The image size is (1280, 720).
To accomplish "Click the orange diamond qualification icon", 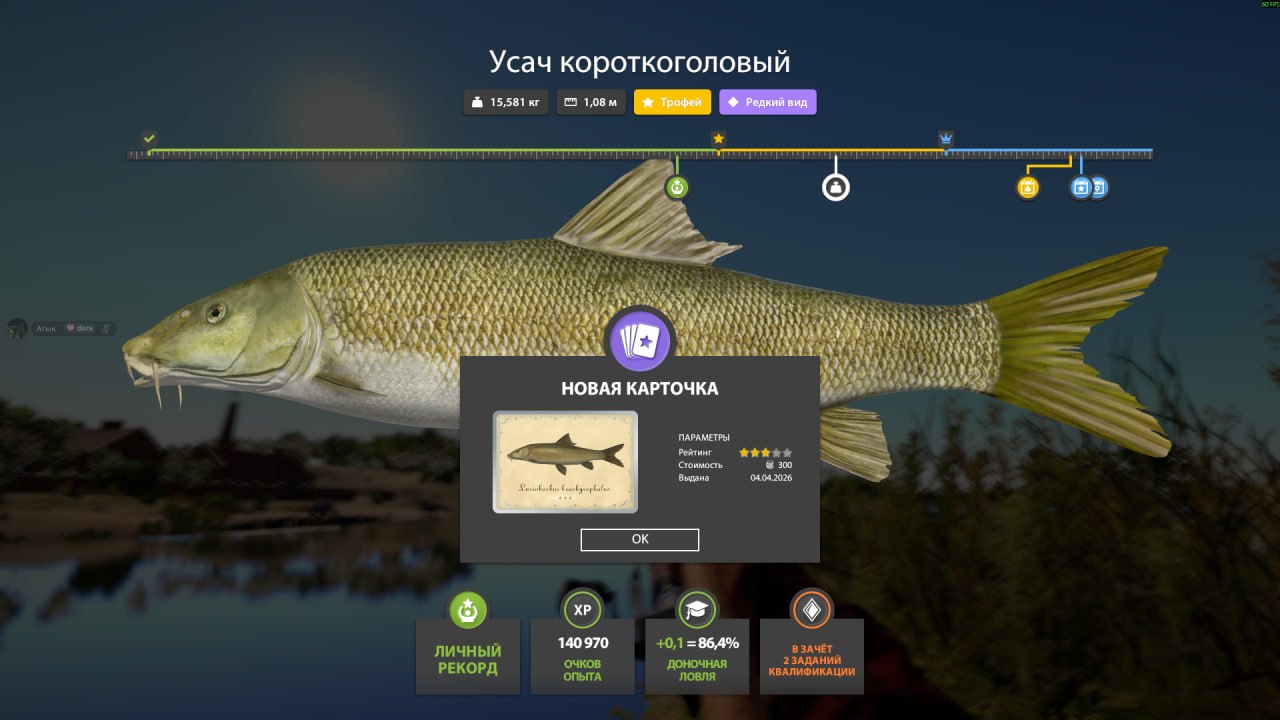I will click(x=812, y=611).
